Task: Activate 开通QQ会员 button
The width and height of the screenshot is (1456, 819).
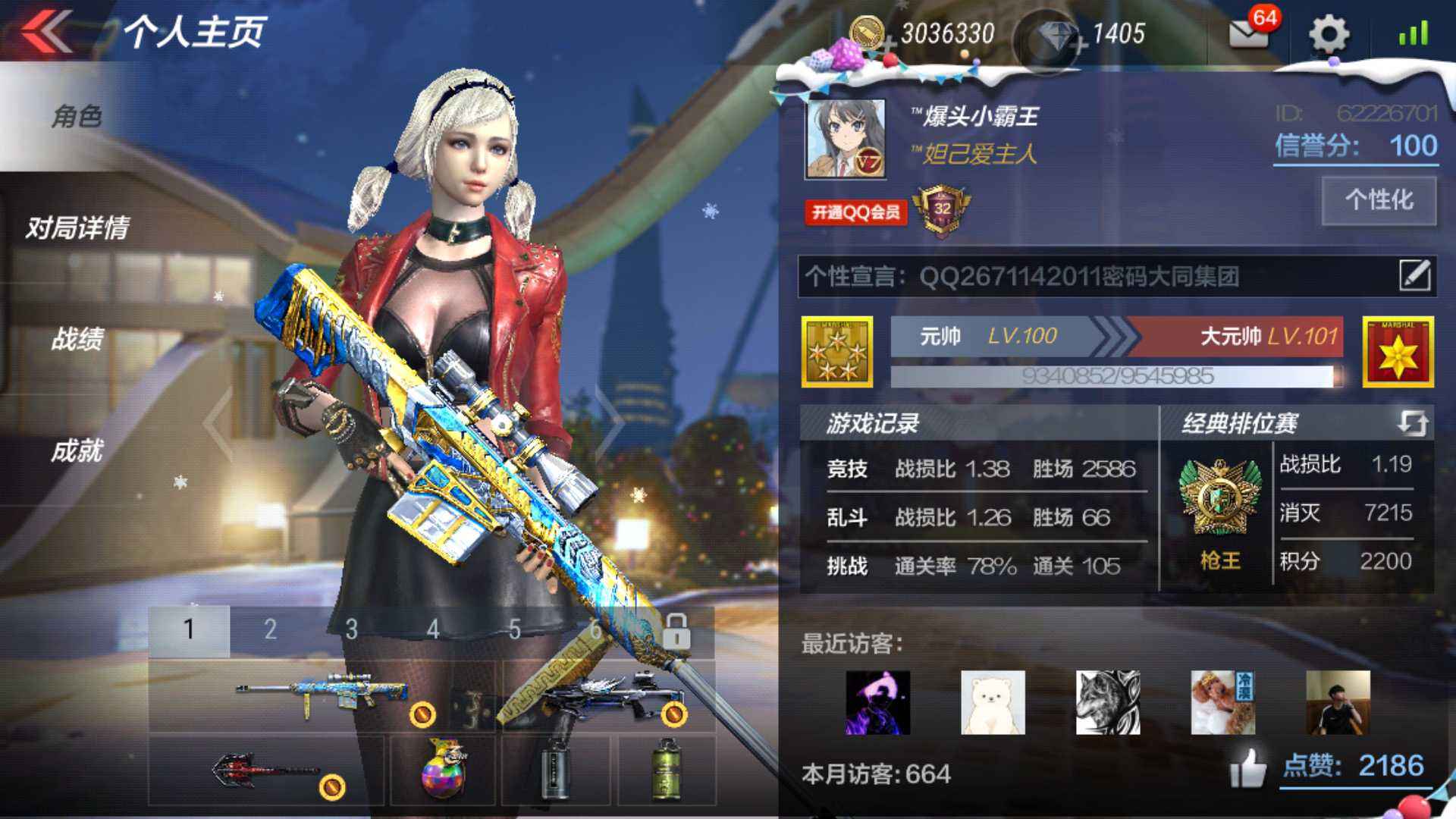Action: click(x=856, y=212)
